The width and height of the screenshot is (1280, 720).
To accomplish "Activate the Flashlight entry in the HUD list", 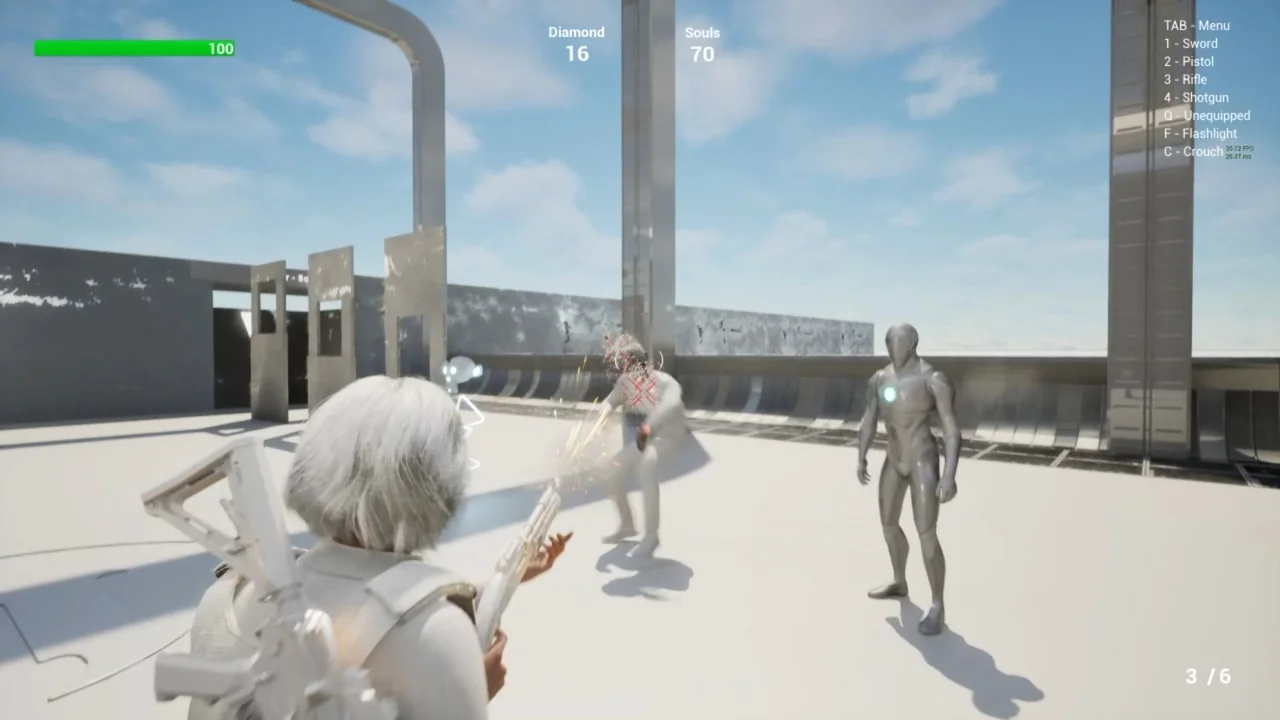I will (1200, 133).
